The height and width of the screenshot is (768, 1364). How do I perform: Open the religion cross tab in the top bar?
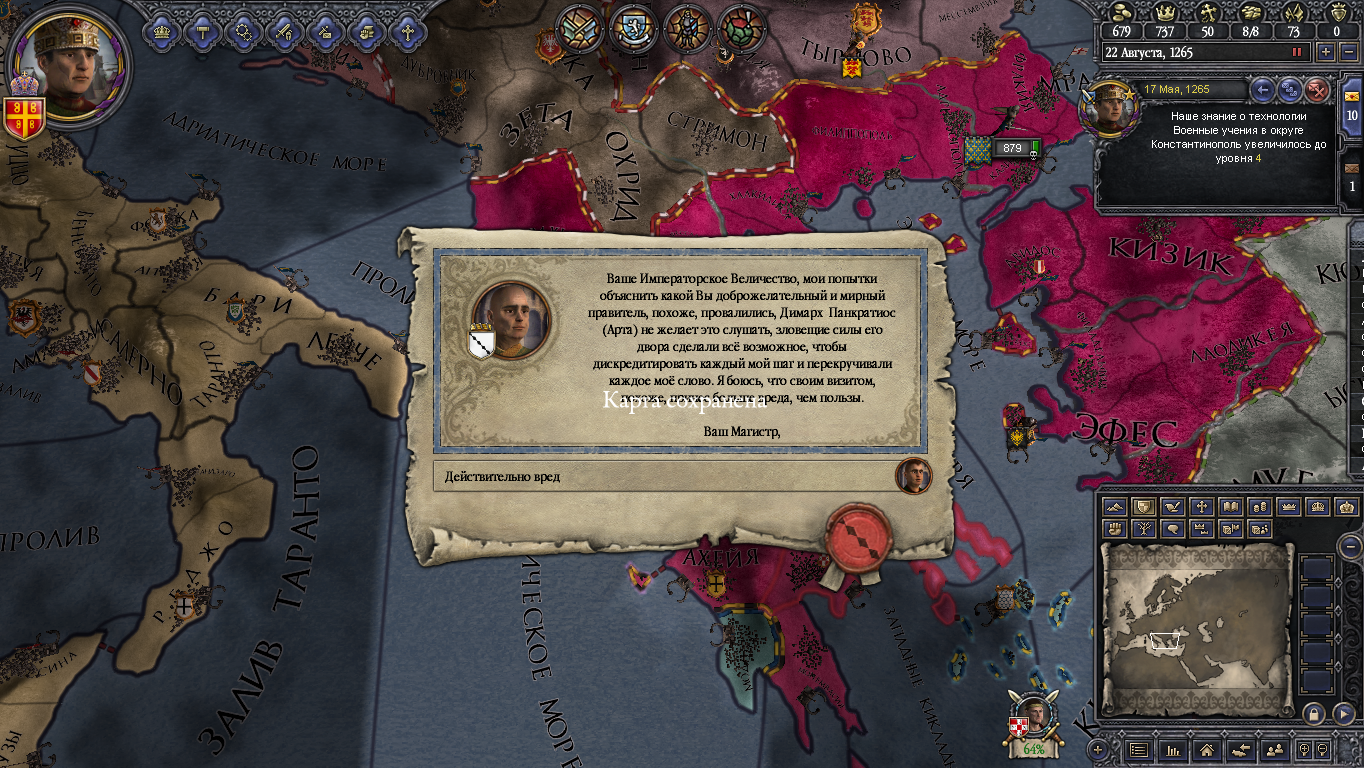coord(407,31)
